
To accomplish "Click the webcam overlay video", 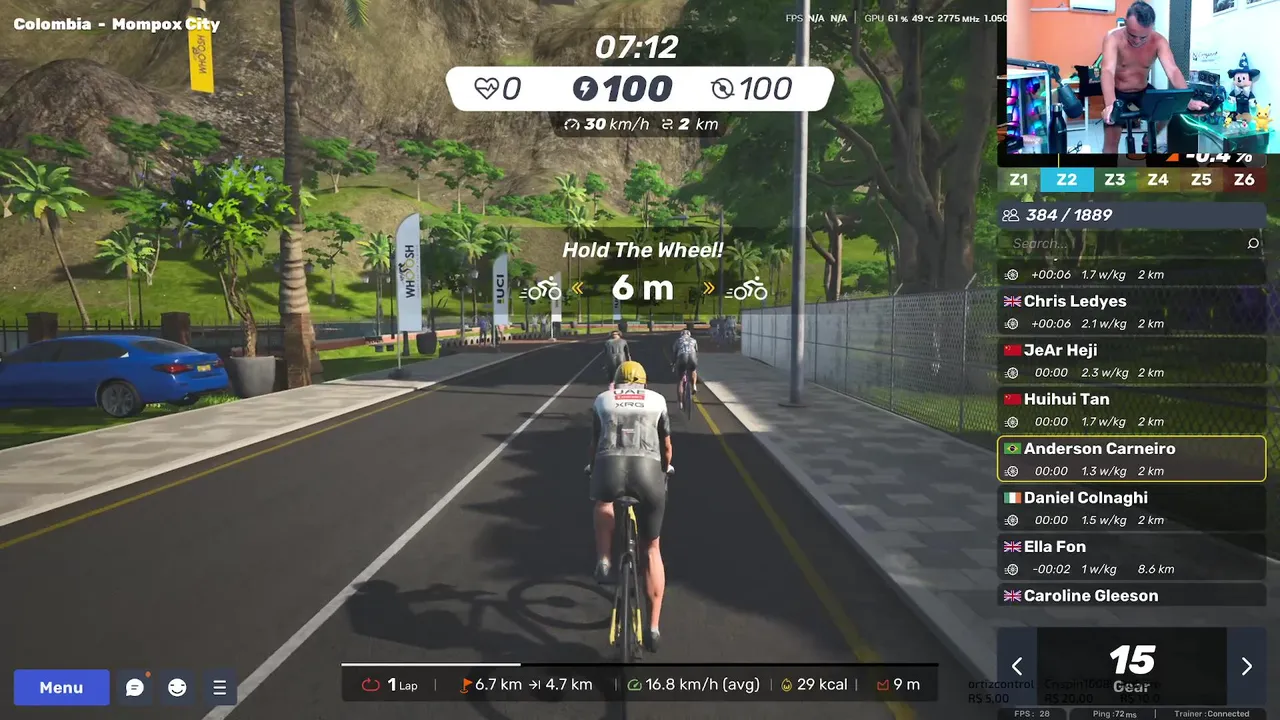I will click(x=1138, y=80).
